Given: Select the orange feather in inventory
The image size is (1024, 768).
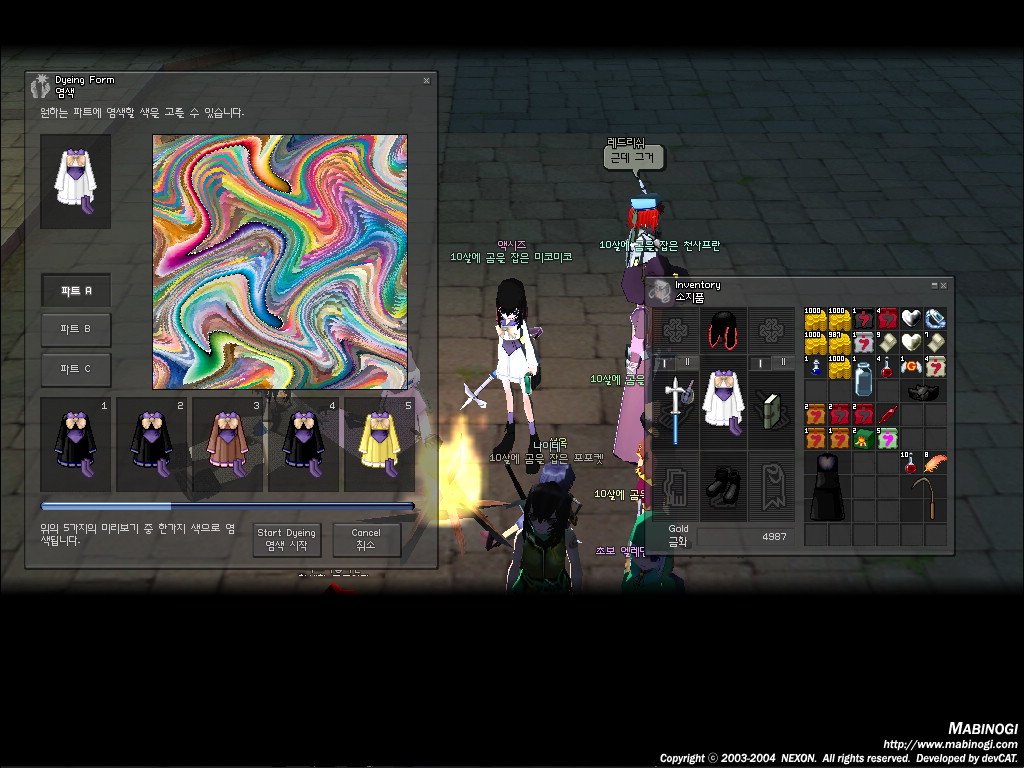Looking at the screenshot, I should click(935, 462).
